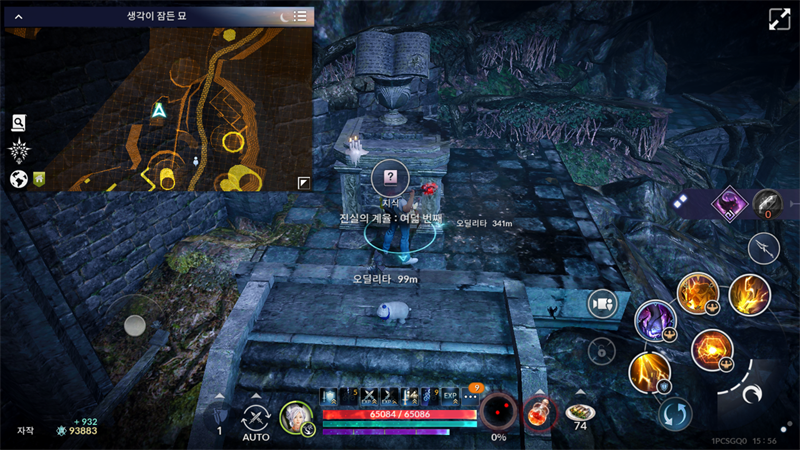Use the red health potion
This screenshot has height=450, width=800.
click(x=540, y=412)
